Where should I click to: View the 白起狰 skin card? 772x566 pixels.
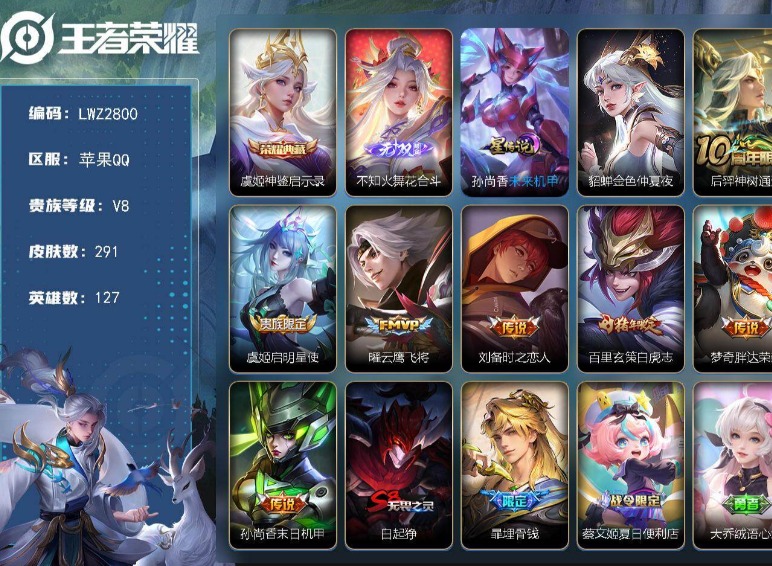click(399, 464)
